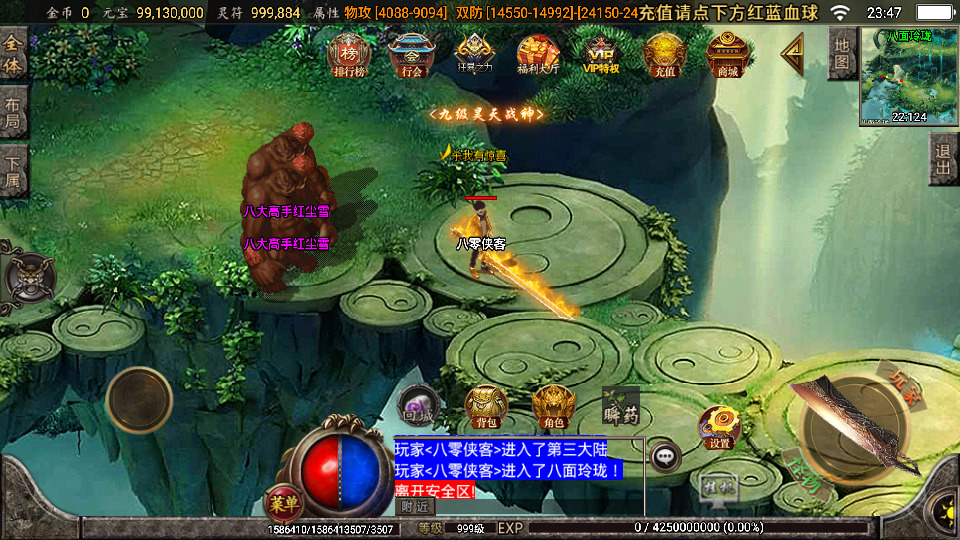Open the 狂暴之力 berserk power icon
The image size is (960, 540).
click(x=474, y=54)
